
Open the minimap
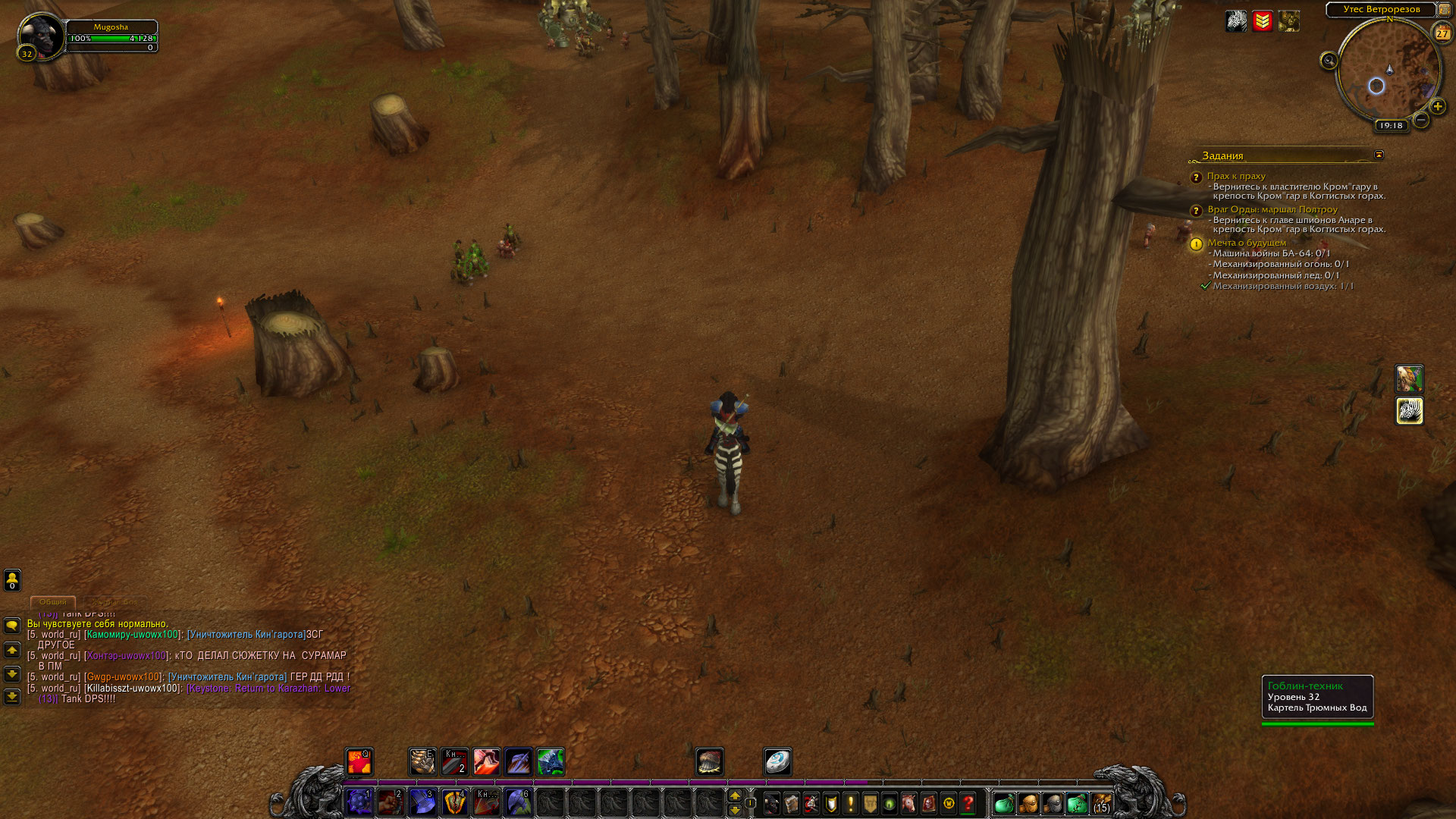[x=1389, y=71]
